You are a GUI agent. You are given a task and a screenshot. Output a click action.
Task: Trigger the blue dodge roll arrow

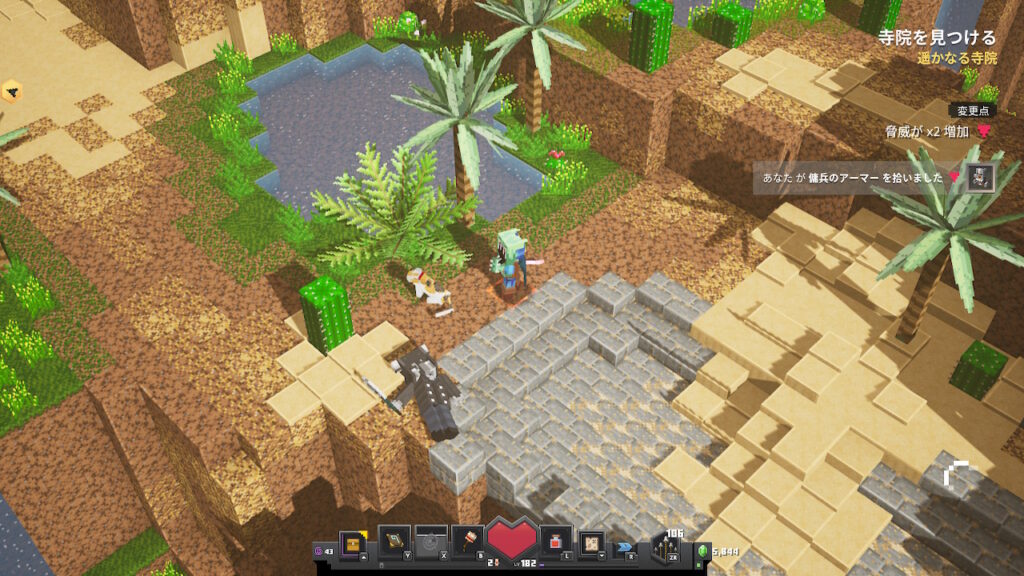click(x=626, y=547)
